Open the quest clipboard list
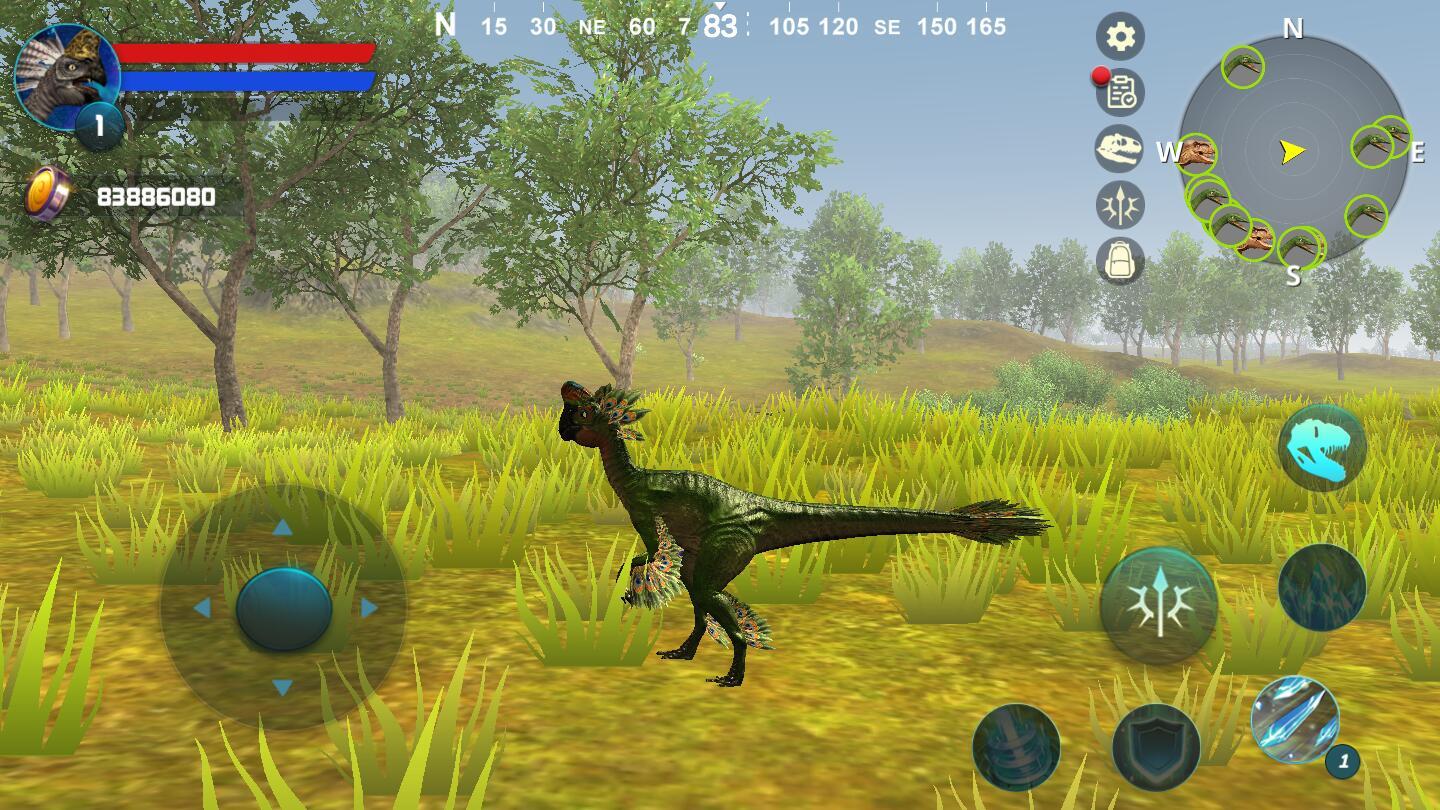The width and height of the screenshot is (1440, 810). [1120, 93]
